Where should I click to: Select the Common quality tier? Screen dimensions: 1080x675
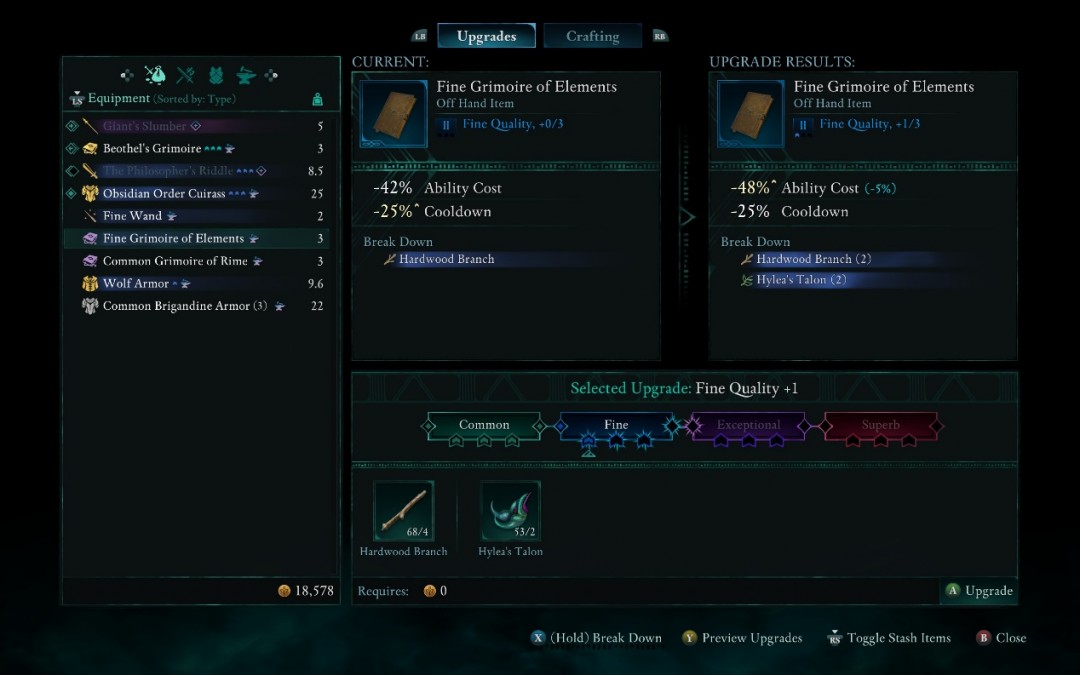(484, 425)
